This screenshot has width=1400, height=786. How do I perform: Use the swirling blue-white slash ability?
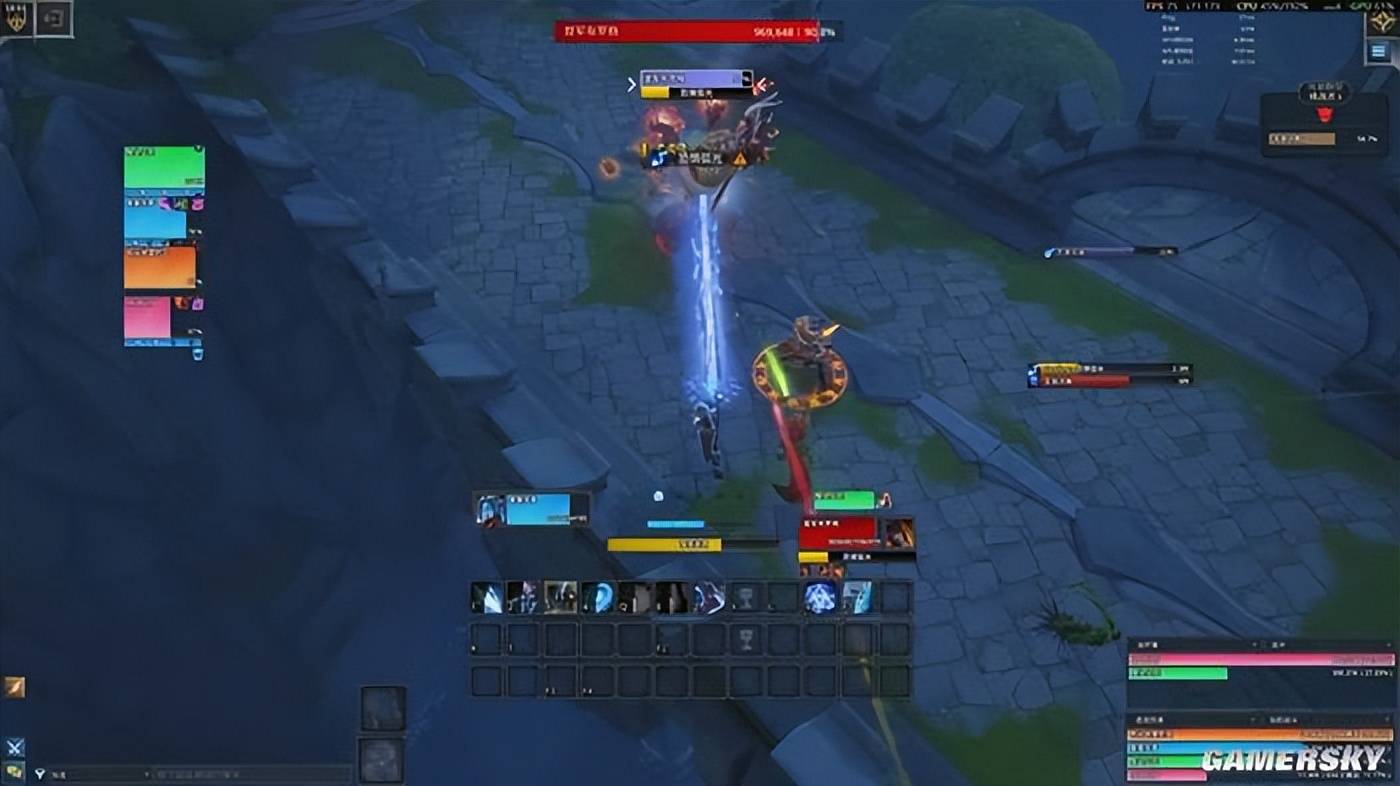tap(709, 597)
